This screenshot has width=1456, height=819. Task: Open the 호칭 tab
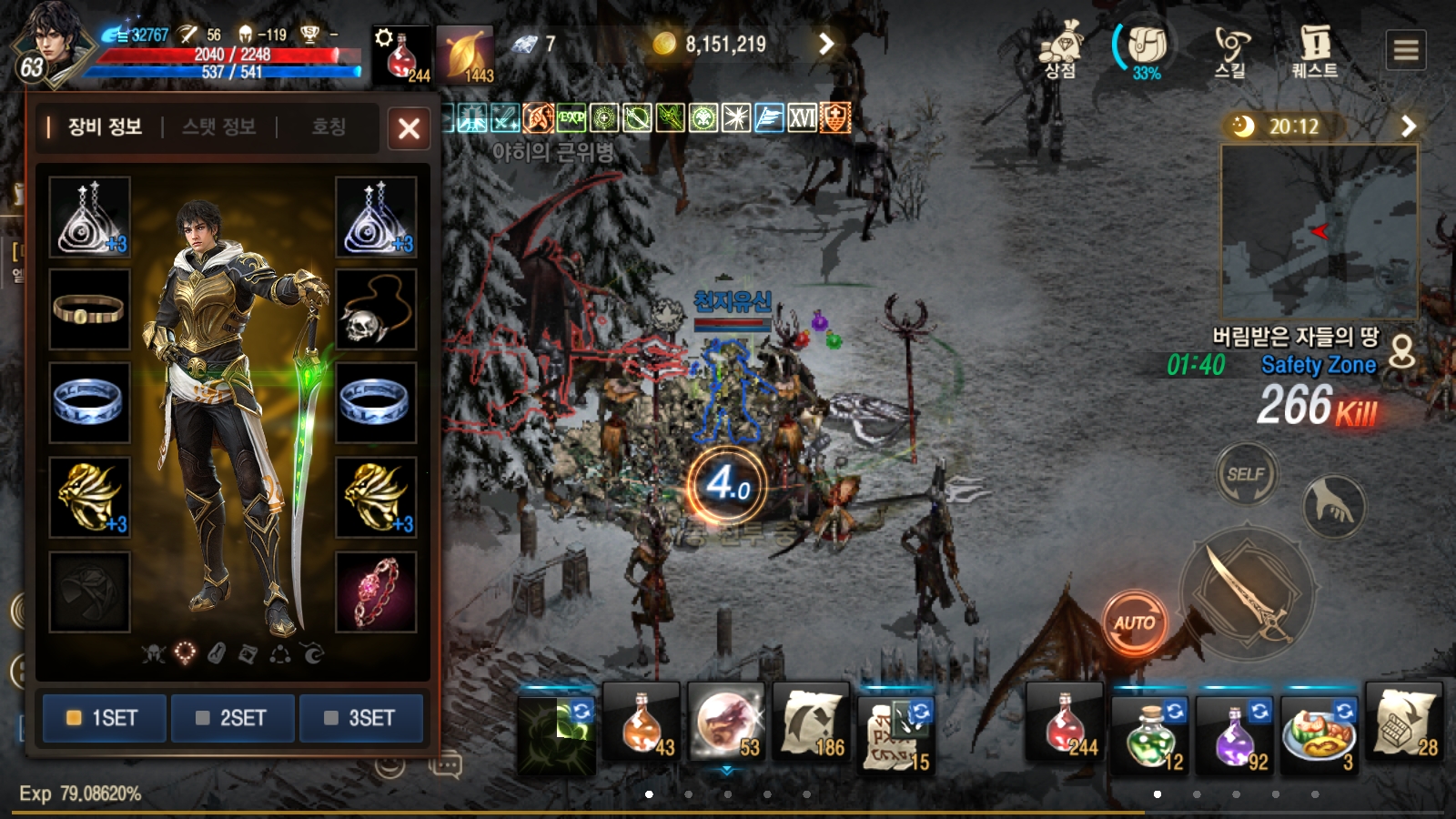click(x=329, y=126)
